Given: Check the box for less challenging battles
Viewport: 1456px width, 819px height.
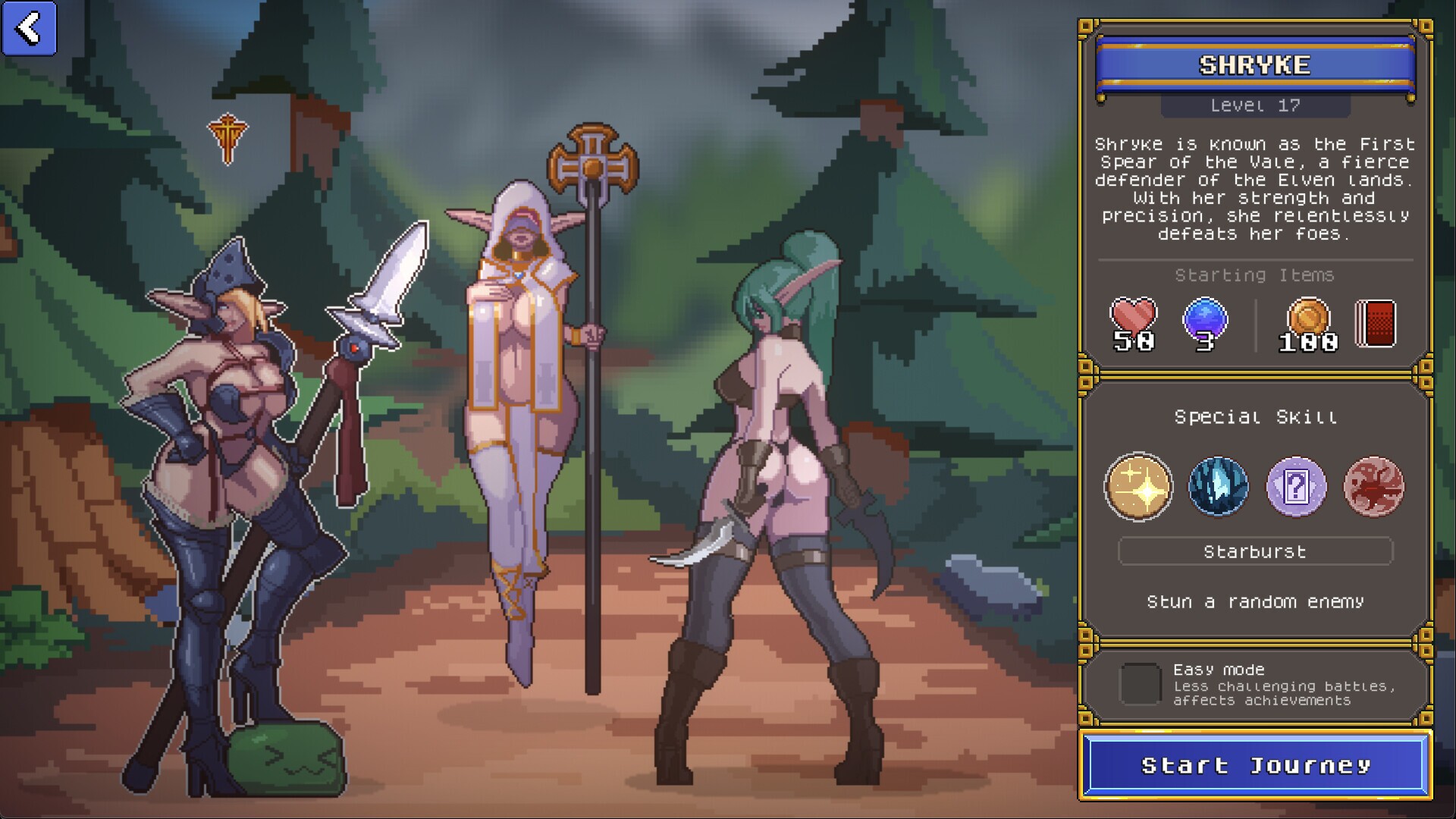Looking at the screenshot, I should coord(1139,684).
